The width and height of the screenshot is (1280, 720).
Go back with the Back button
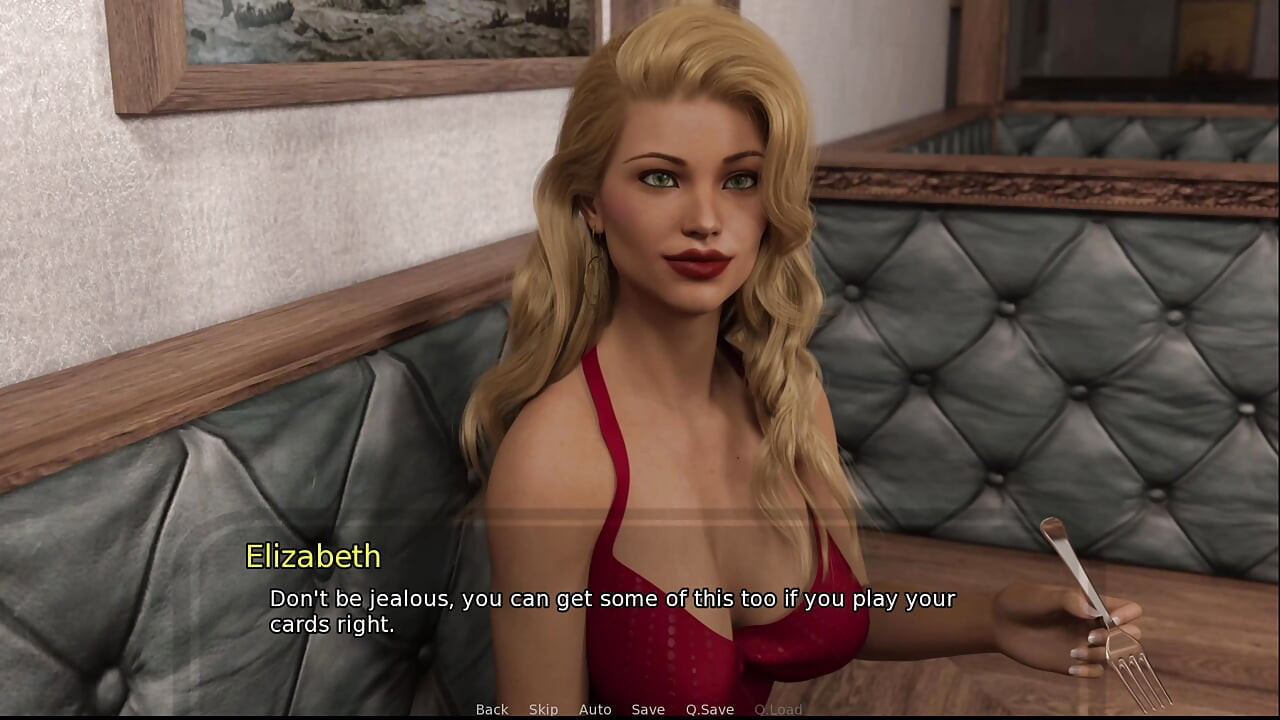coord(492,709)
